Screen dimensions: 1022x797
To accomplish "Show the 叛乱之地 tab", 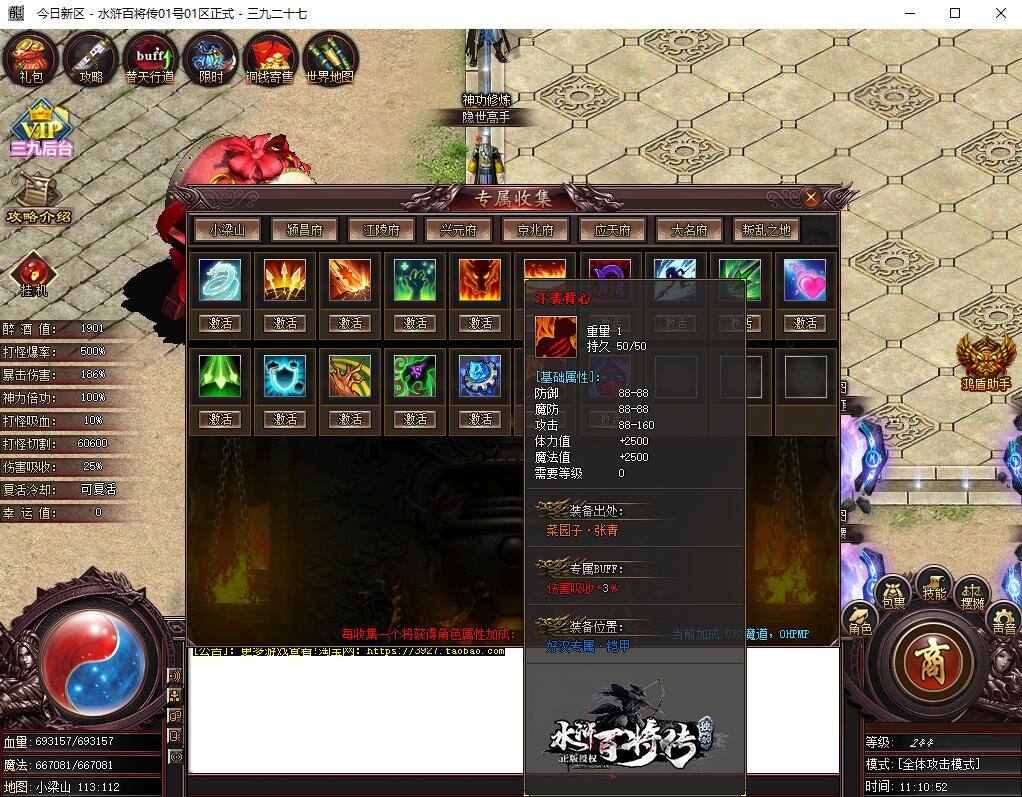I will (x=766, y=230).
